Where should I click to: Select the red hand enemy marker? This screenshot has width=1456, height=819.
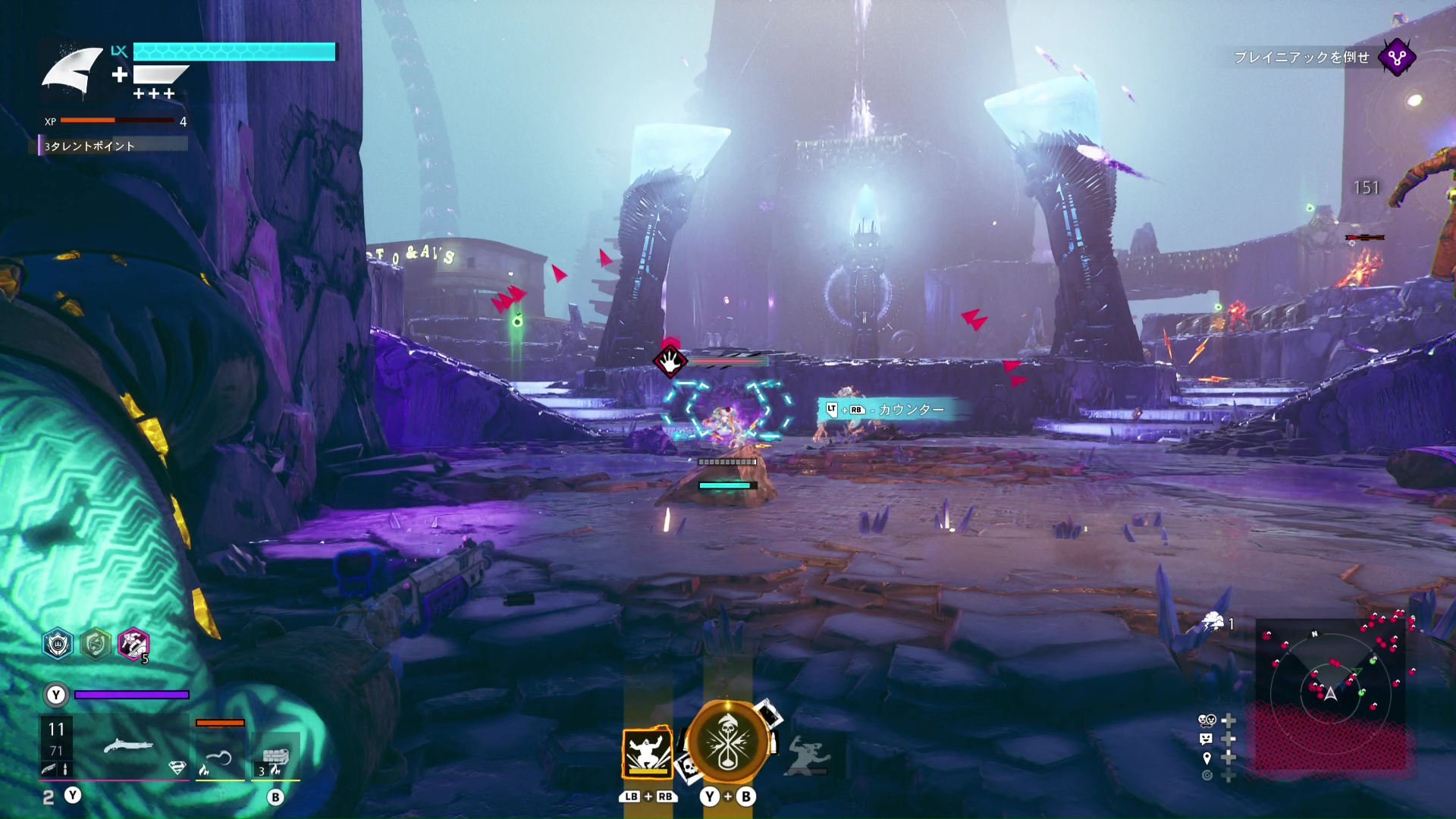pos(670,361)
